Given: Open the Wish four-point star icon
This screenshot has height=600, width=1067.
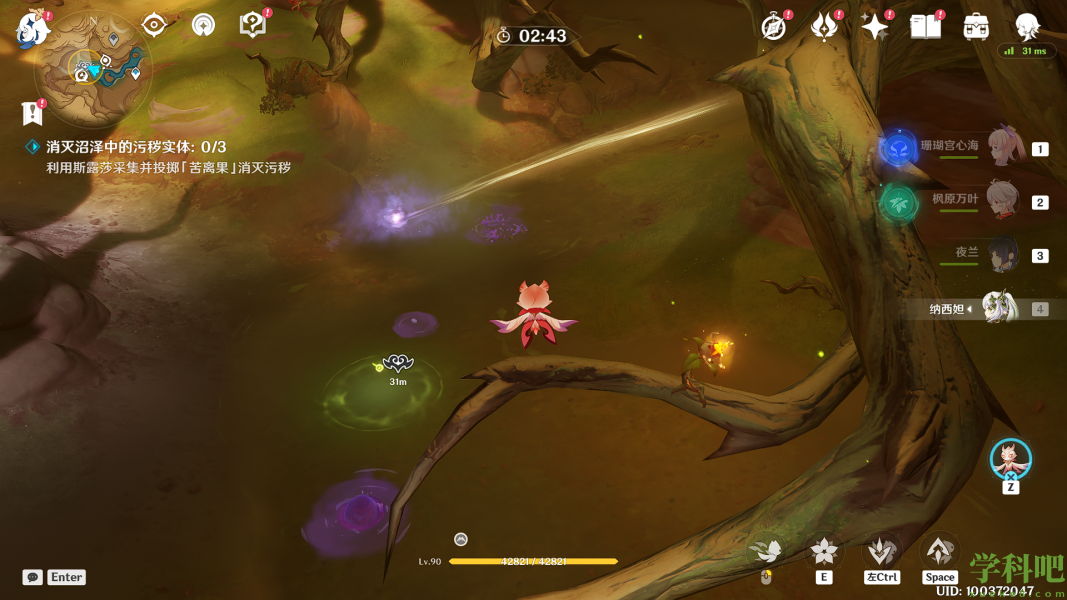Looking at the screenshot, I should (x=875, y=27).
